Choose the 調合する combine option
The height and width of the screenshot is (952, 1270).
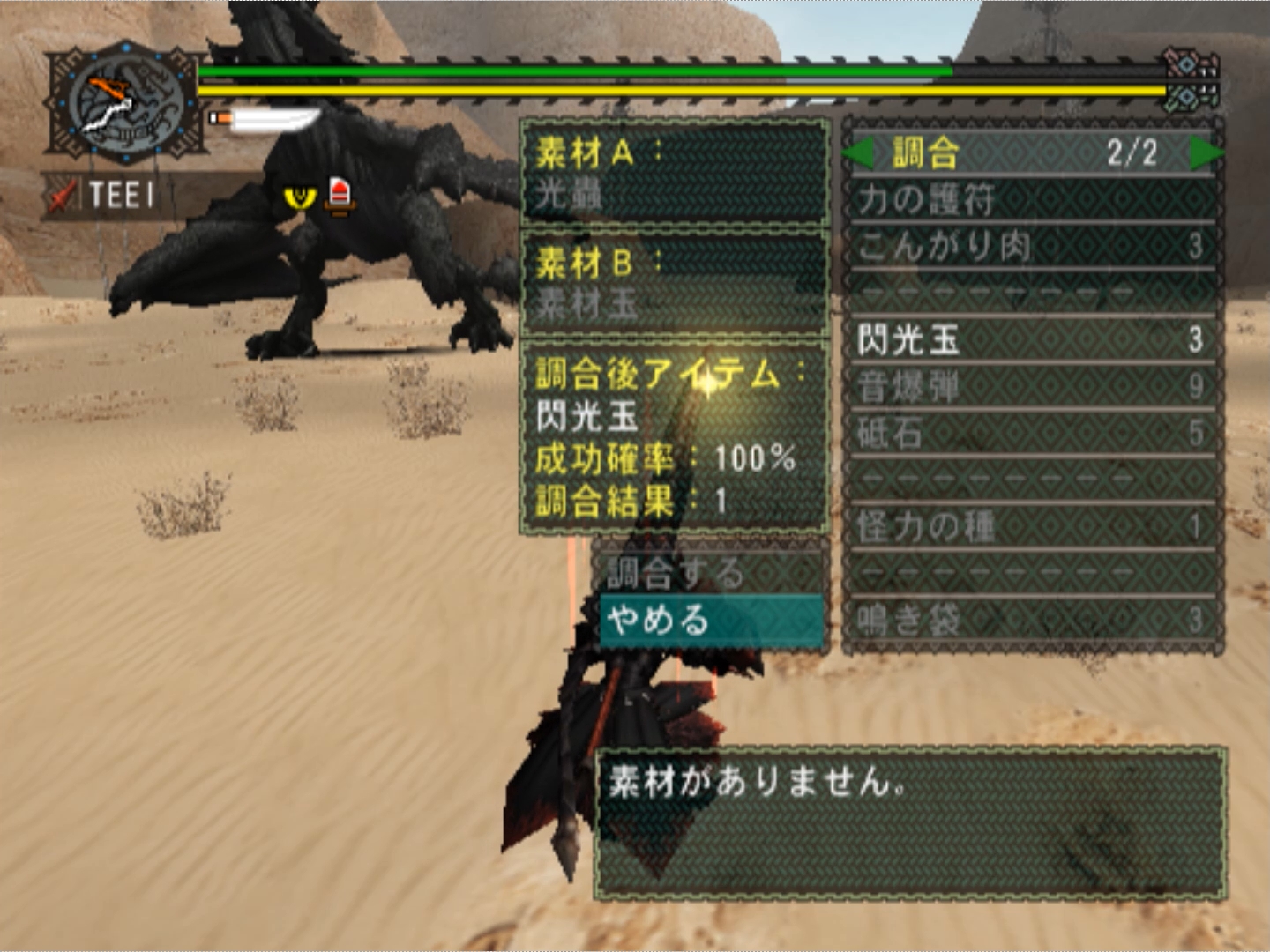(x=711, y=574)
